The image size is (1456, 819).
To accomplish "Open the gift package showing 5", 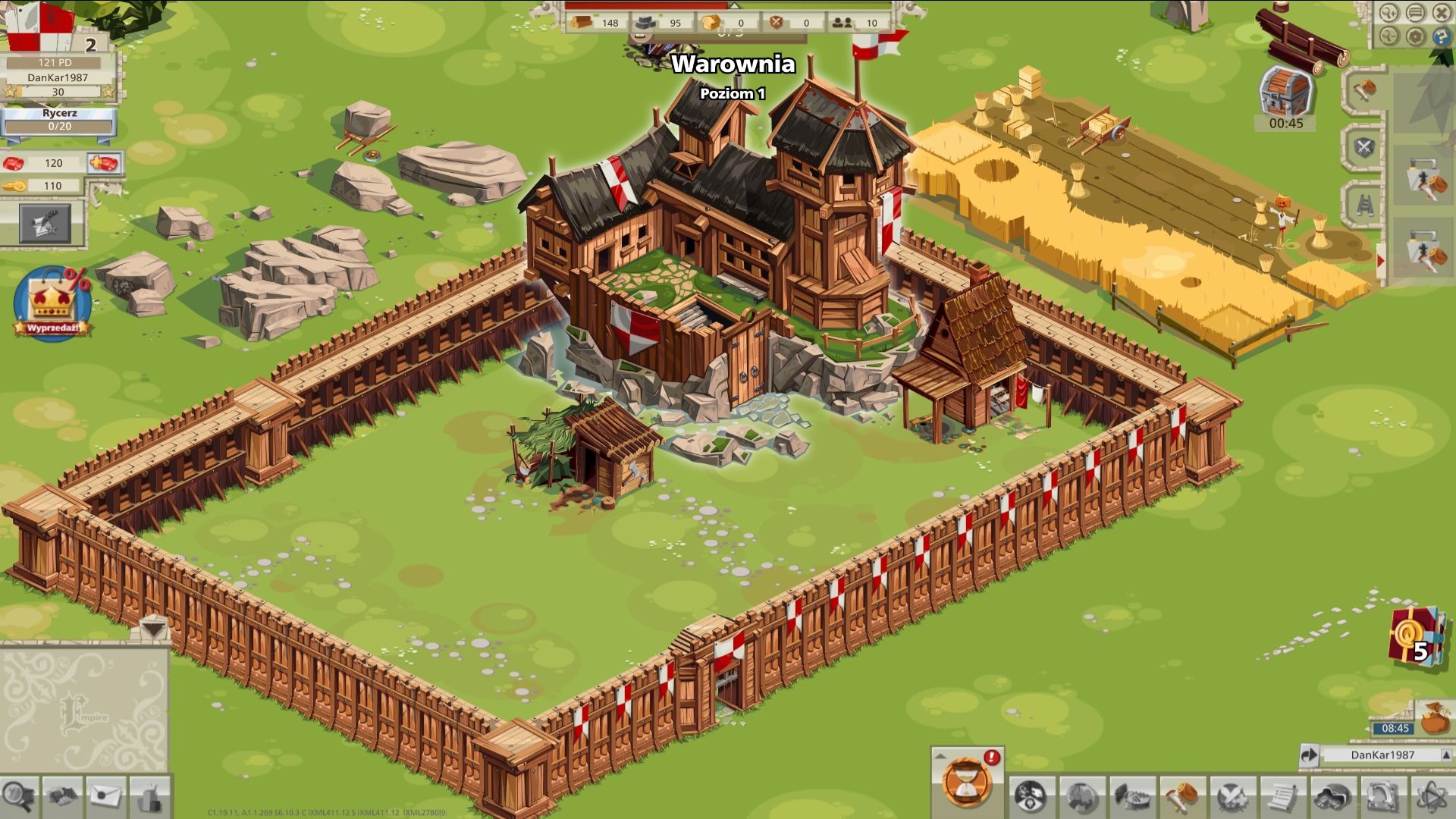I will coord(1414,637).
